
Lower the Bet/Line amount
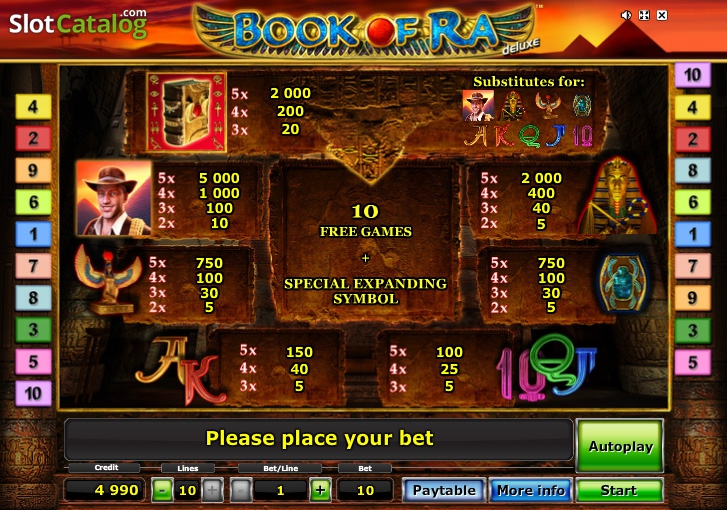click(x=241, y=490)
